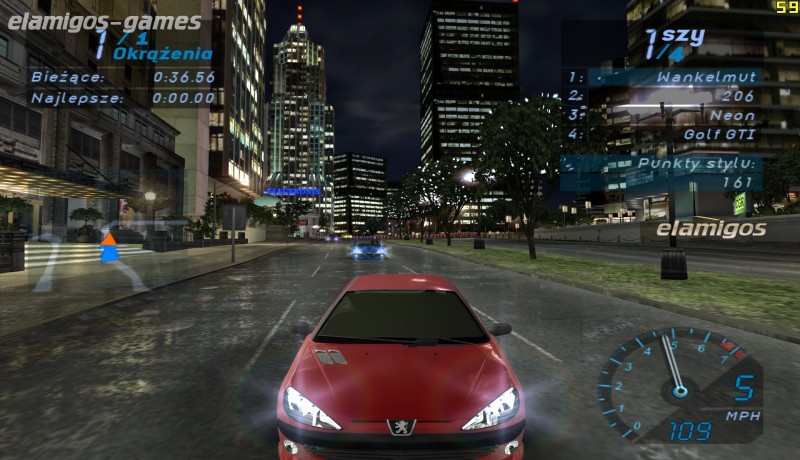Click the track minimap
This screenshot has height=460, width=800.
pyautogui.click(x=90, y=260)
